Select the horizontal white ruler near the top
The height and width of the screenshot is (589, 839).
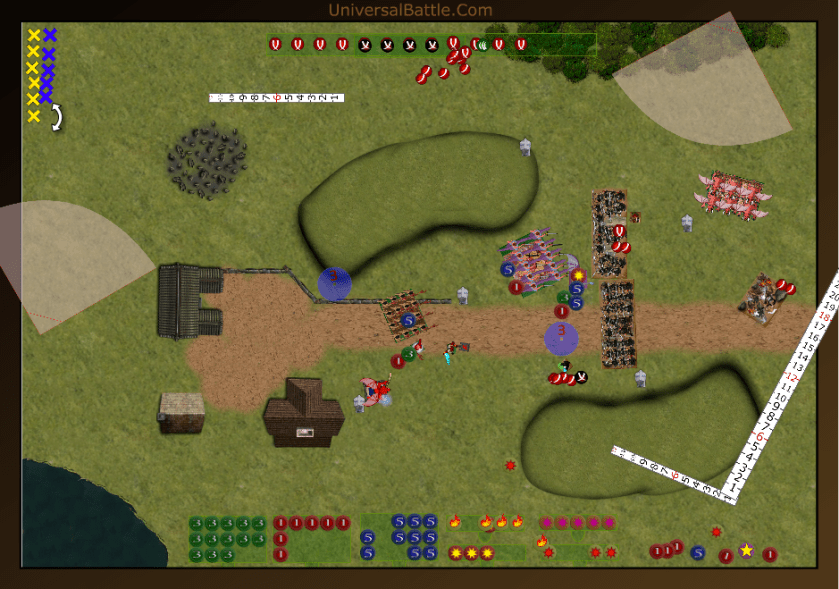tap(276, 98)
